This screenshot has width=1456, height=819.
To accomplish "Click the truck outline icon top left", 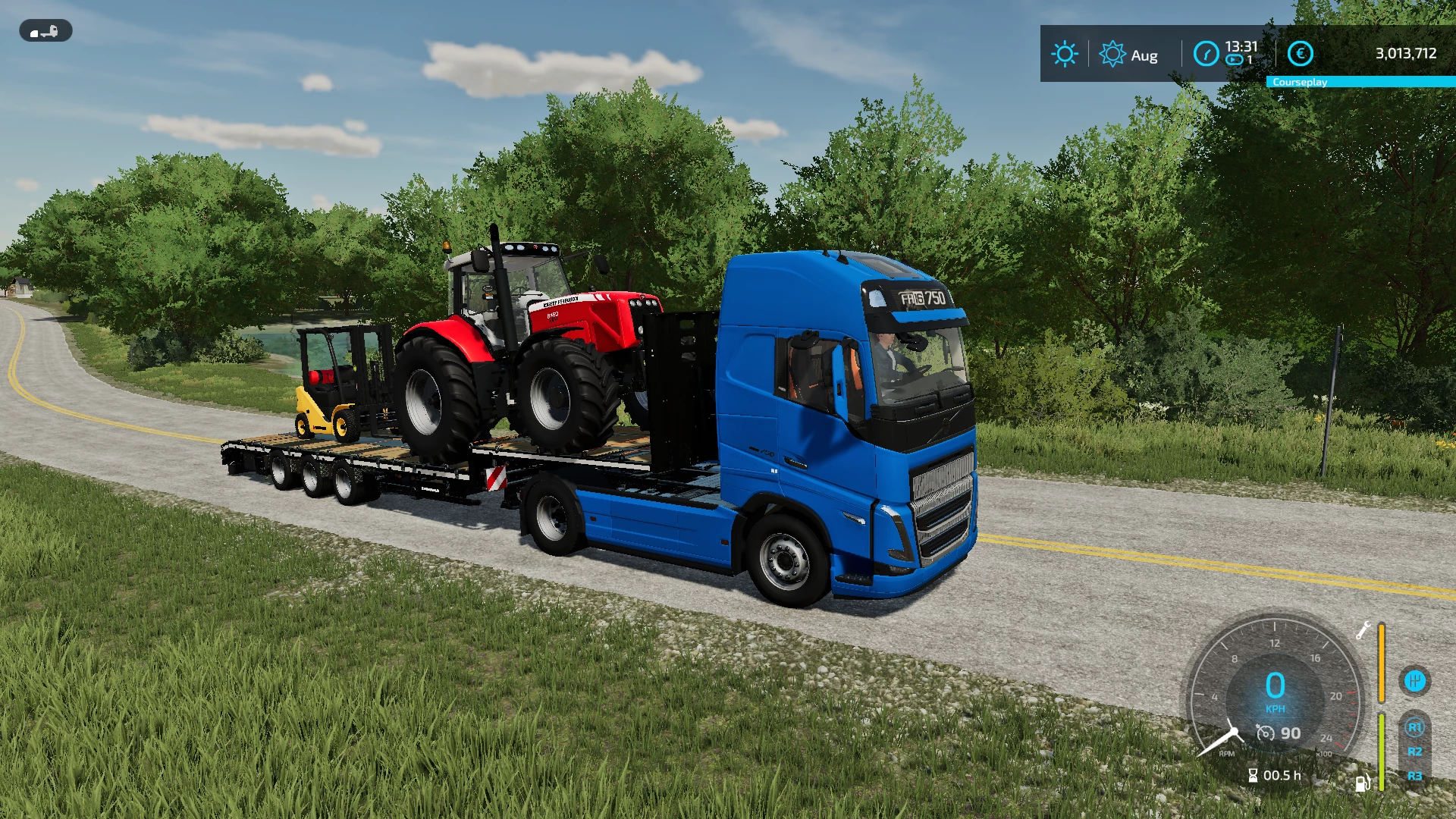I will point(44,31).
